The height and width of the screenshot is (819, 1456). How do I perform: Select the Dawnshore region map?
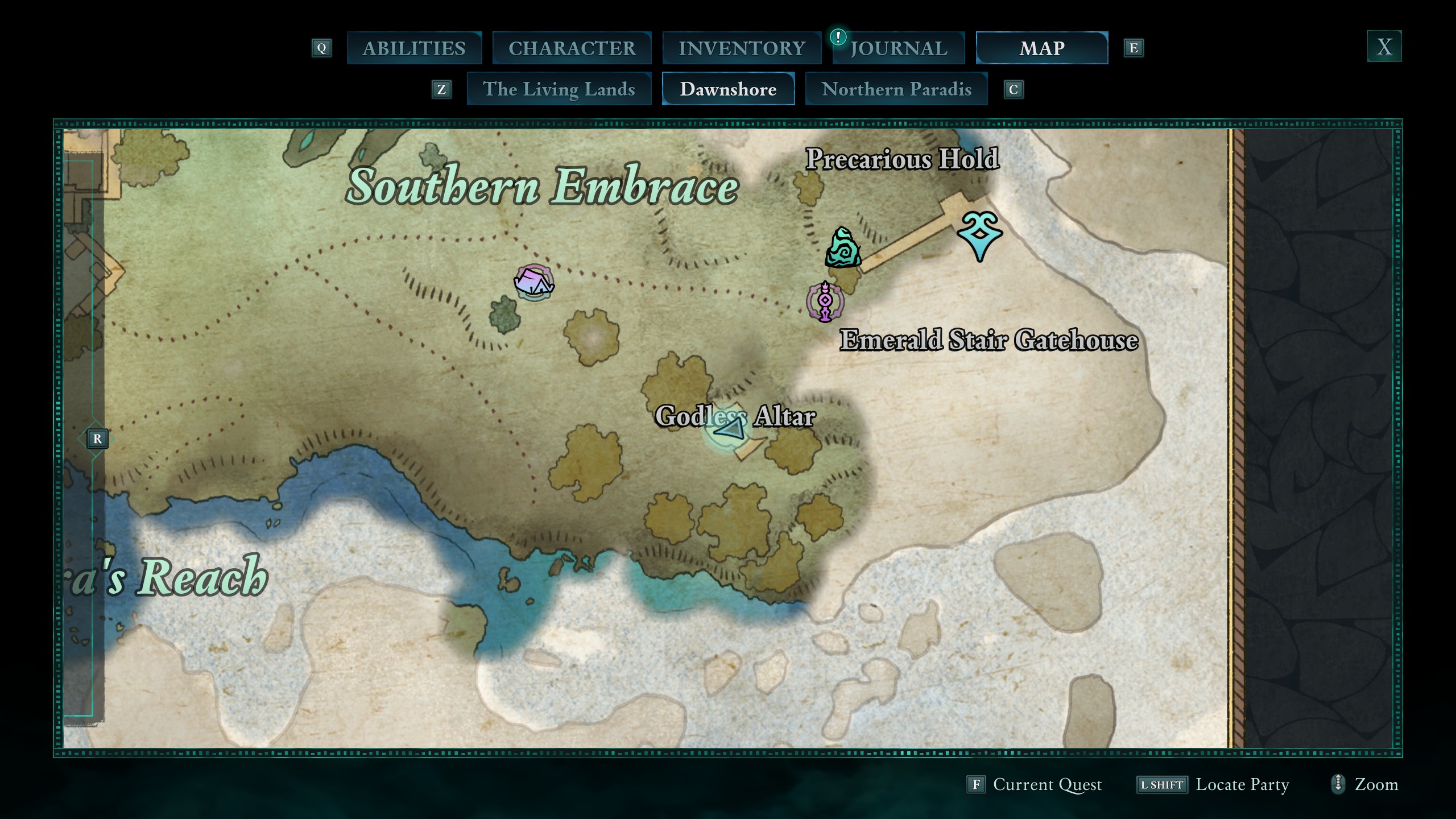728,89
